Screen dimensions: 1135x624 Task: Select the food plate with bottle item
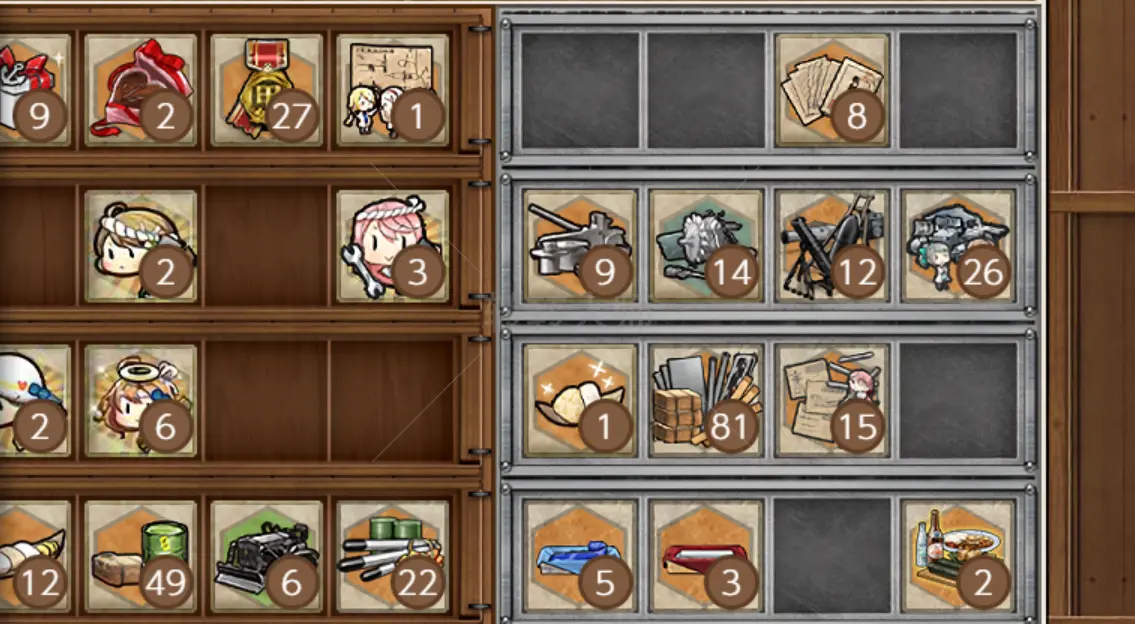[958, 556]
